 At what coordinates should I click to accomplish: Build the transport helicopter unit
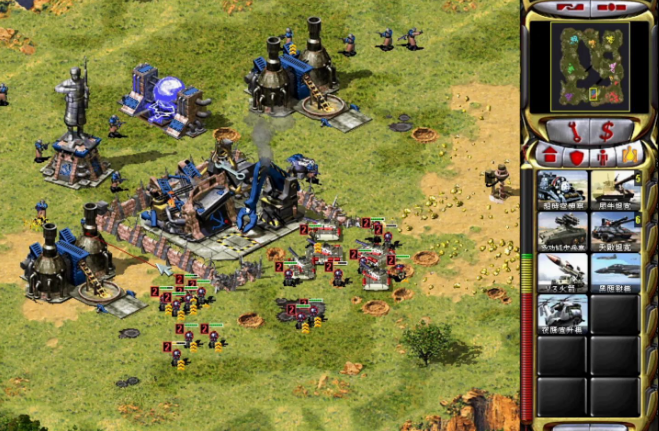[562, 313]
